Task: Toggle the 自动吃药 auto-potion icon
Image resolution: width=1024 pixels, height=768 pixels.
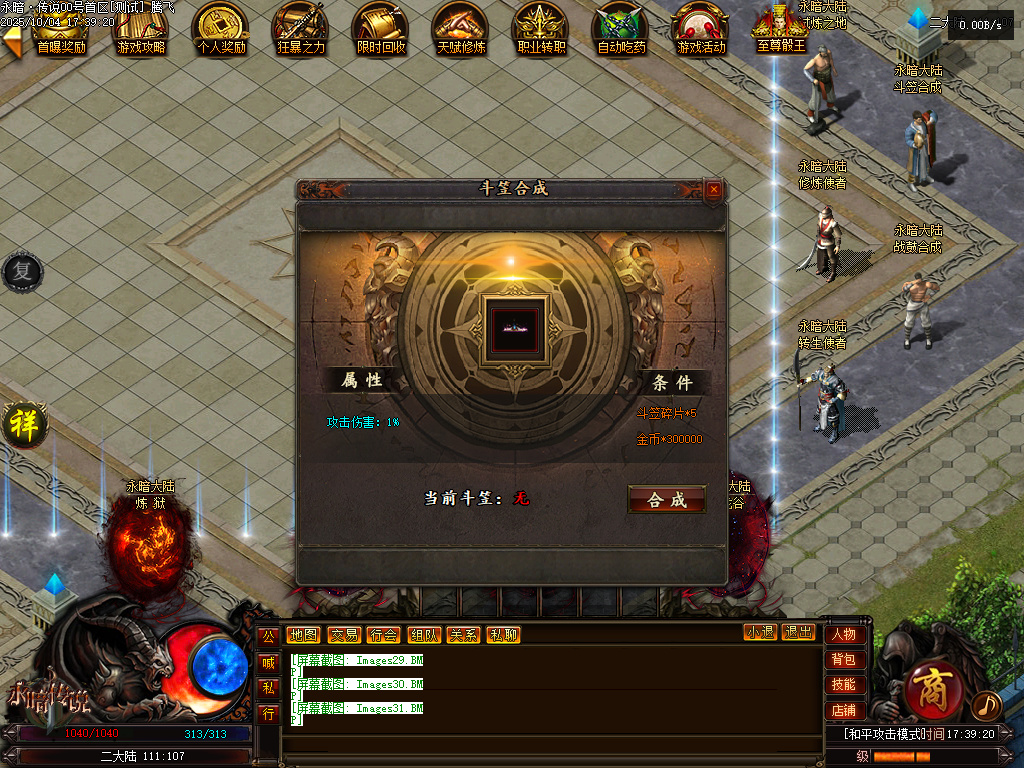Action: pos(621,29)
